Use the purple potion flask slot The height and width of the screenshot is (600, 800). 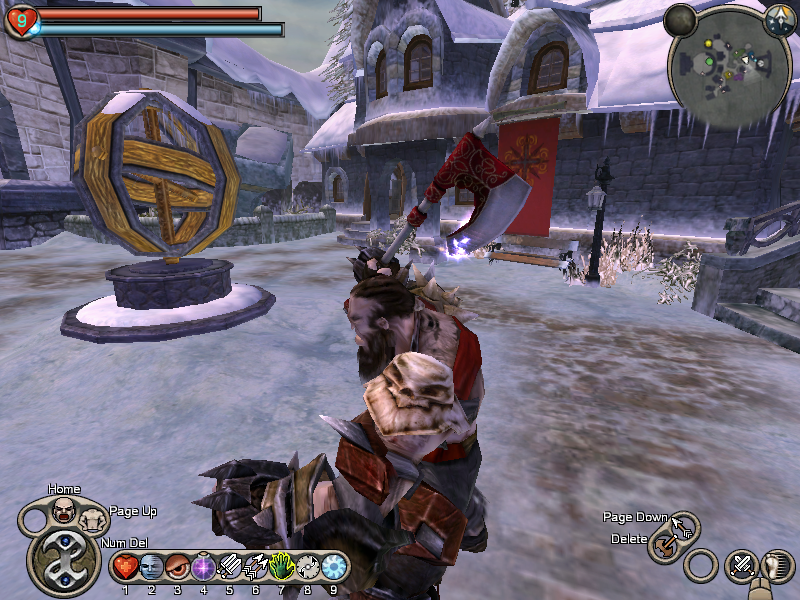click(203, 568)
